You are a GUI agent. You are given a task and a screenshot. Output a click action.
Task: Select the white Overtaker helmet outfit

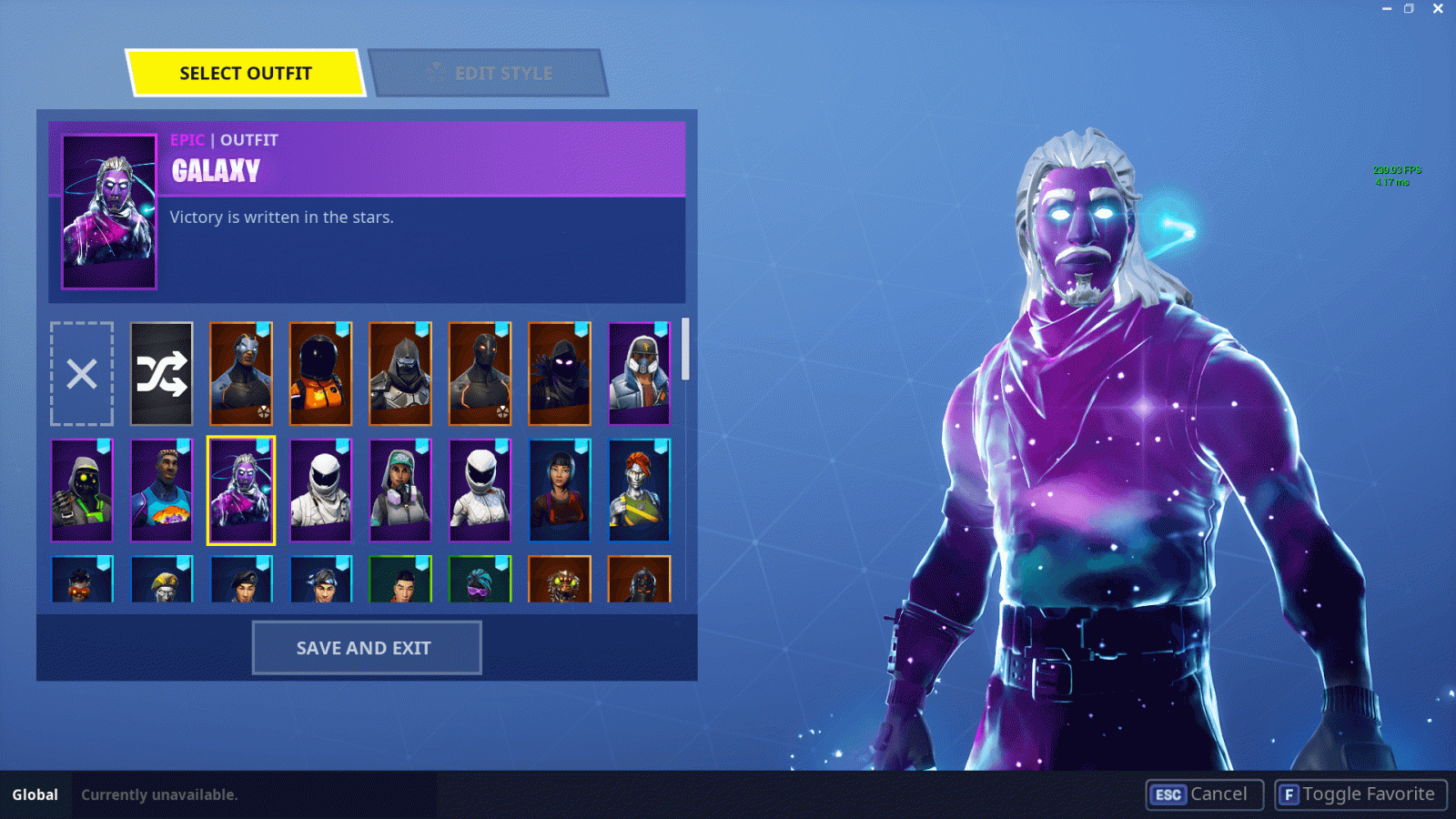coord(480,490)
